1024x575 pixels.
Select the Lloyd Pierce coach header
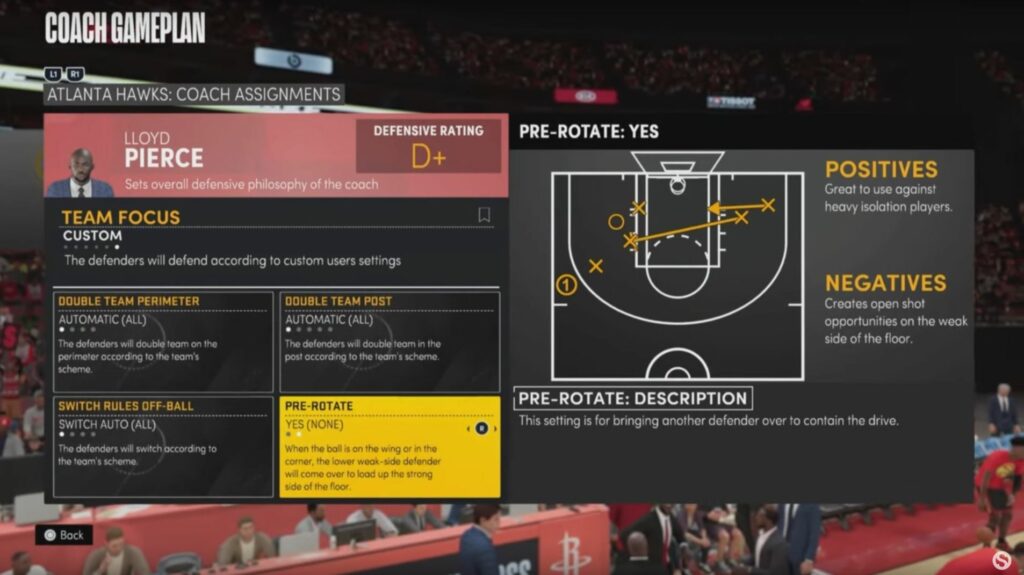click(200, 156)
